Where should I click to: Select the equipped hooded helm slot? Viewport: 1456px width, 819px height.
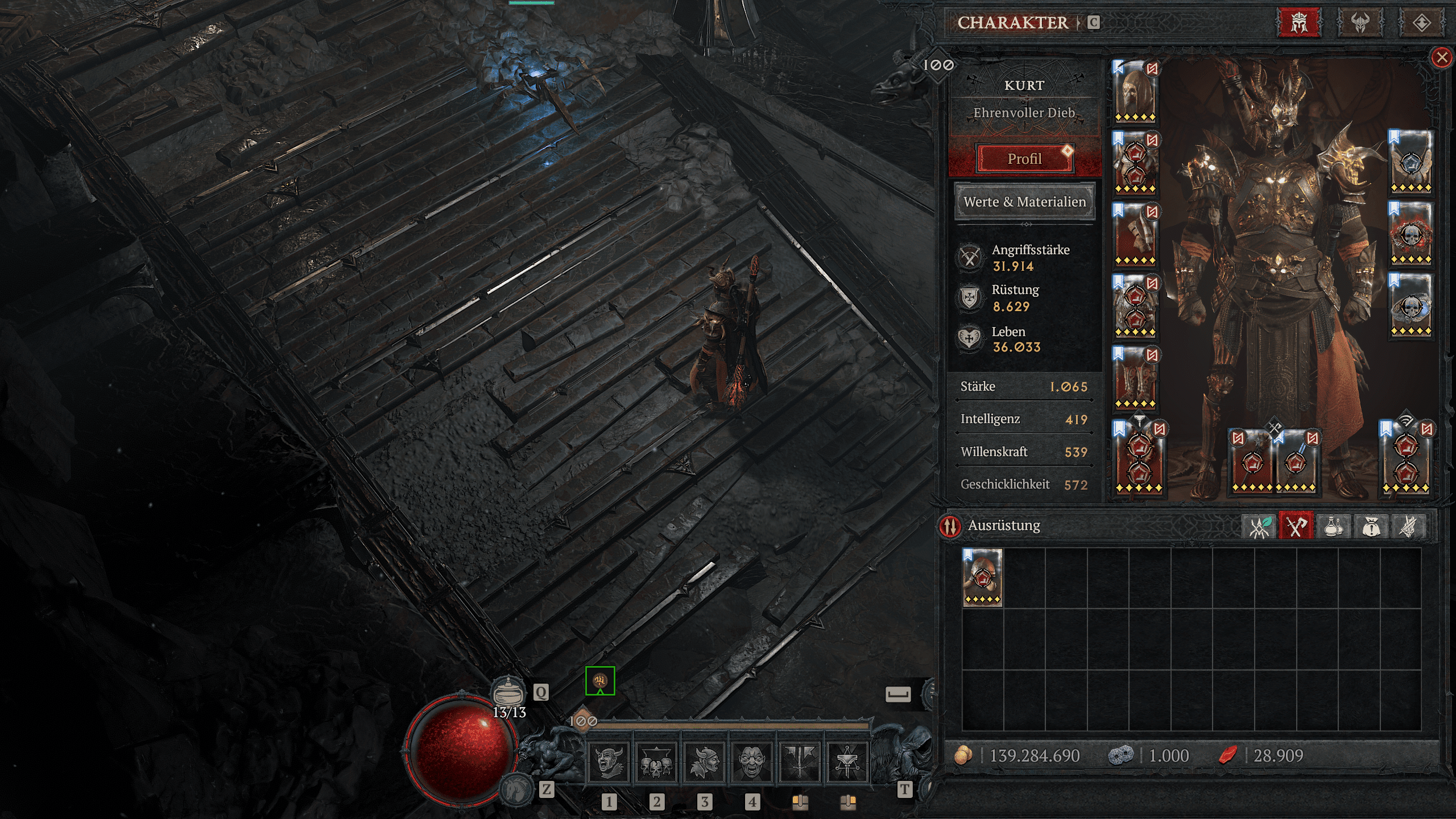point(1135,92)
